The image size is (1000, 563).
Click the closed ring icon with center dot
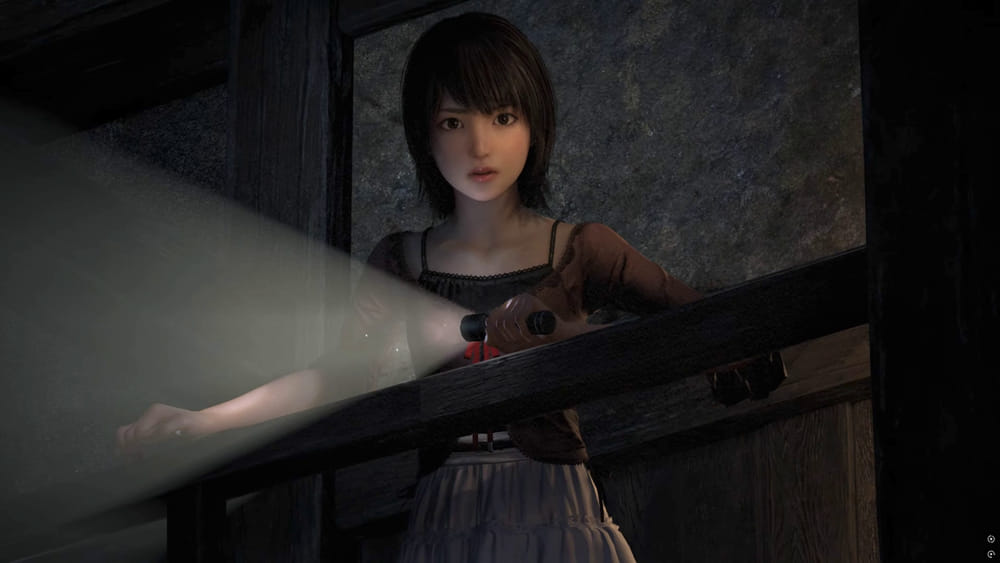point(991,539)
